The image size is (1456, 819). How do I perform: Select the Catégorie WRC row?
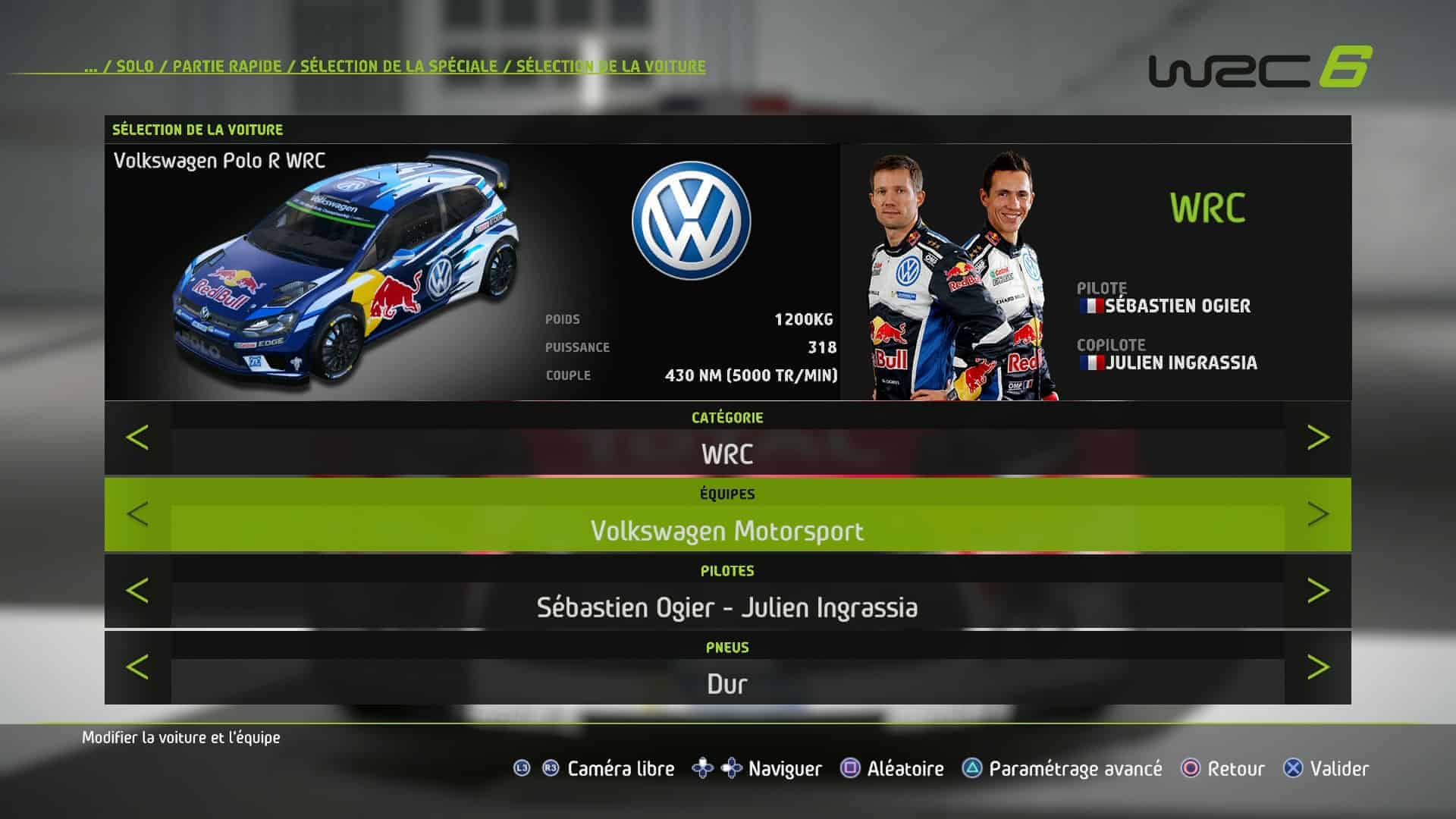[x=727, y=453]
